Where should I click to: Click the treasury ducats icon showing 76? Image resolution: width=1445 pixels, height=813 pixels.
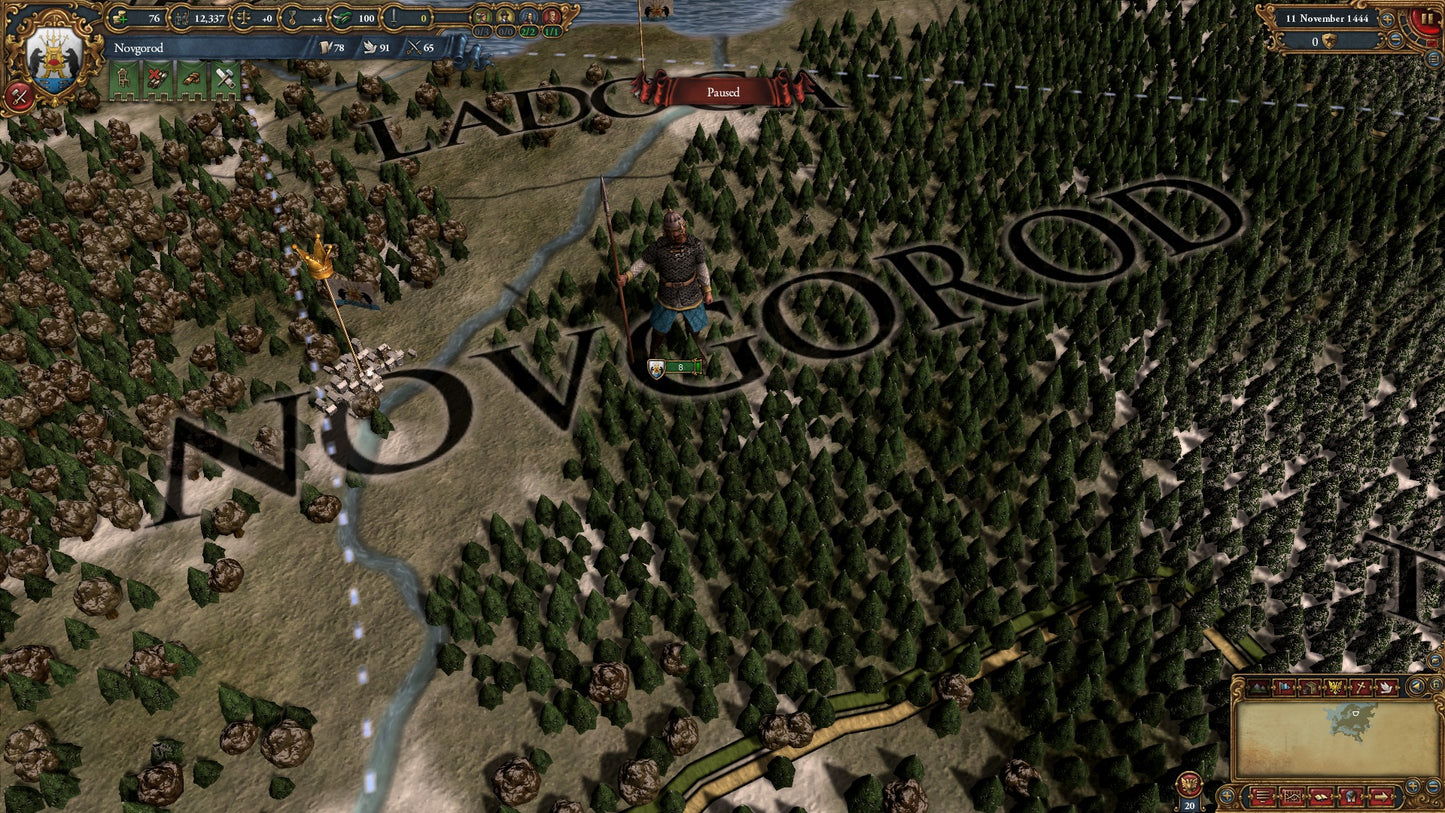pos(120,17)
